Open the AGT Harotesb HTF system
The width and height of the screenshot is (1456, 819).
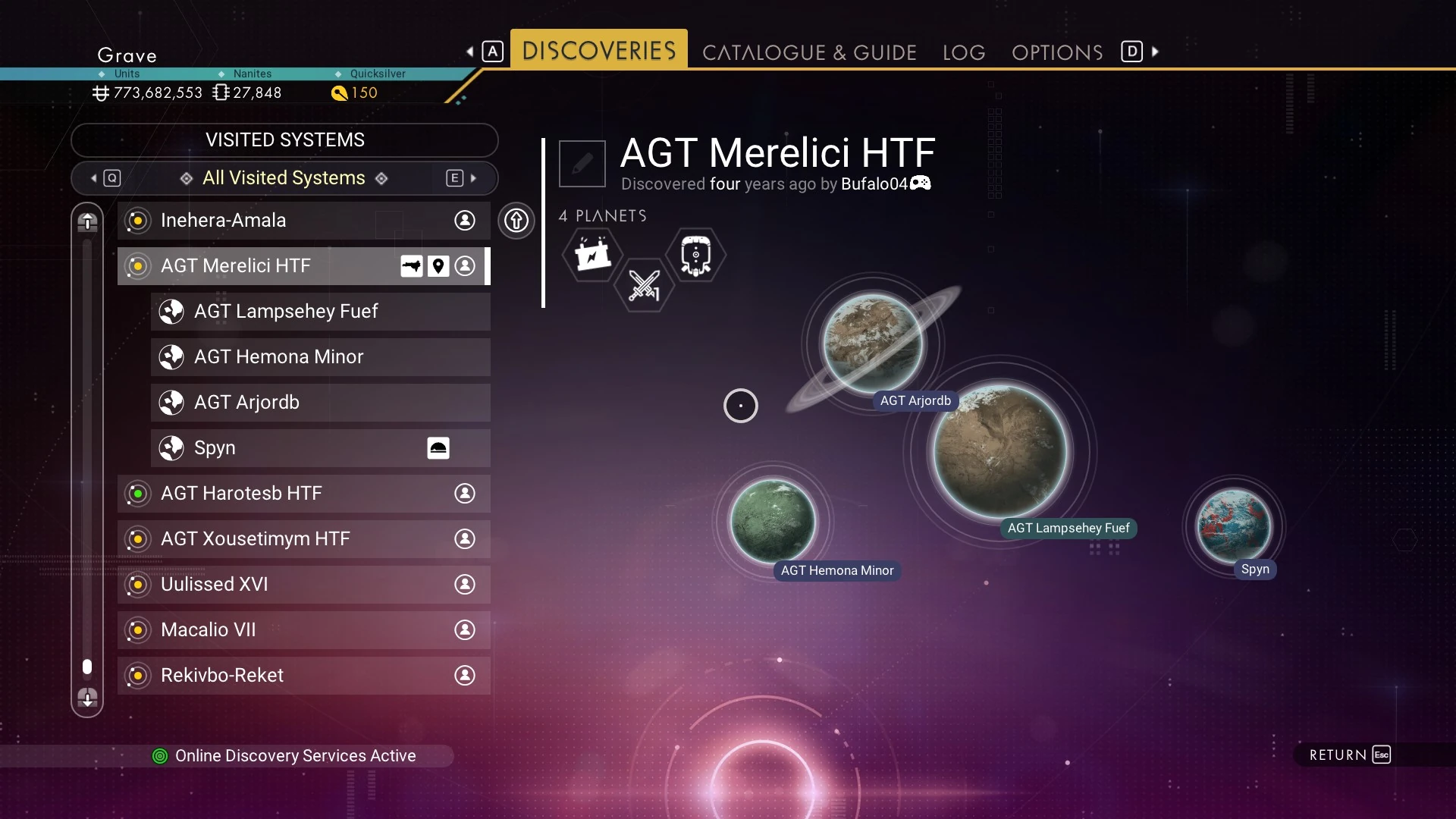point(303,494)
